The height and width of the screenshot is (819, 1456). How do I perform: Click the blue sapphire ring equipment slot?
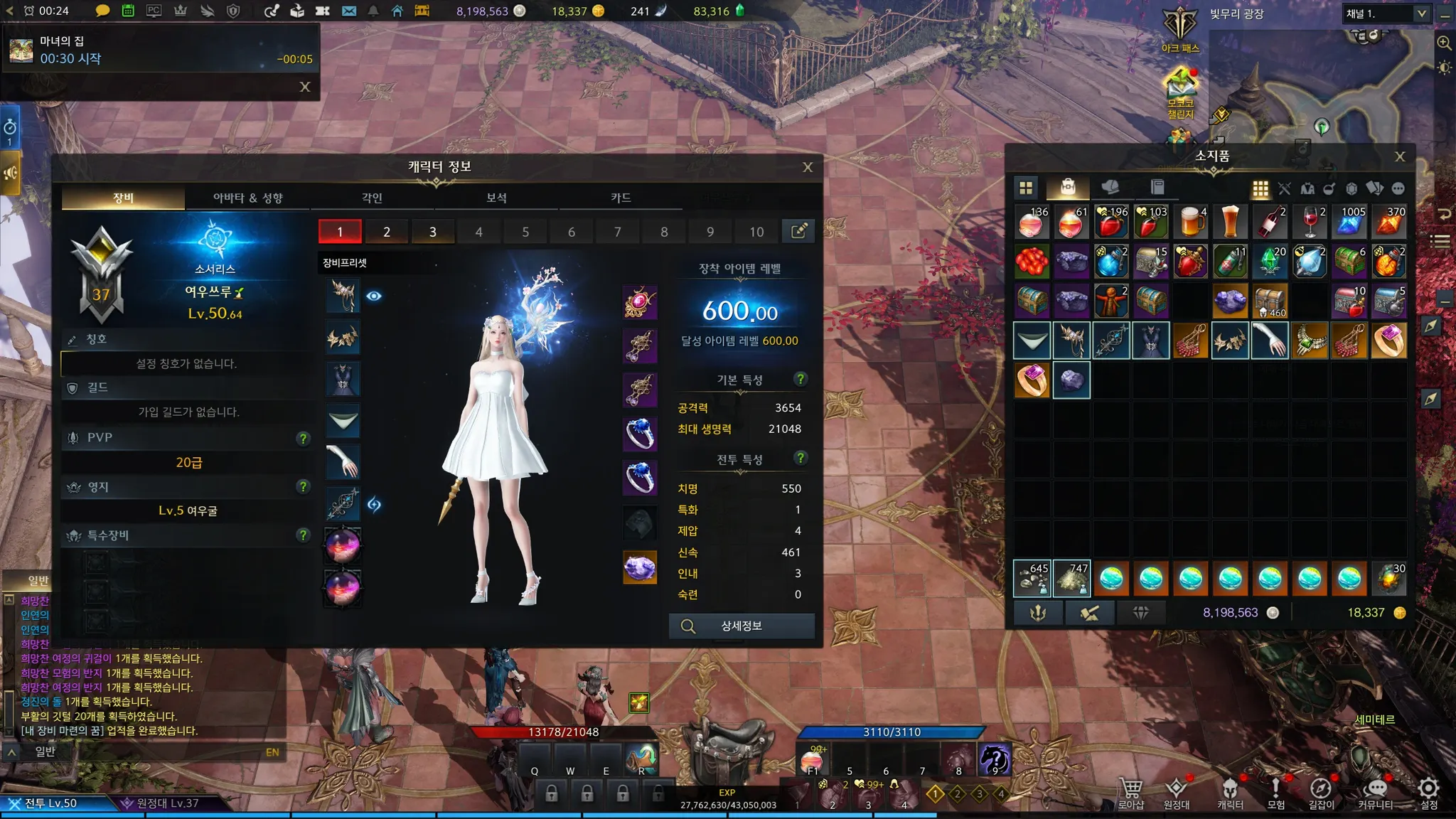coord(640,434)
